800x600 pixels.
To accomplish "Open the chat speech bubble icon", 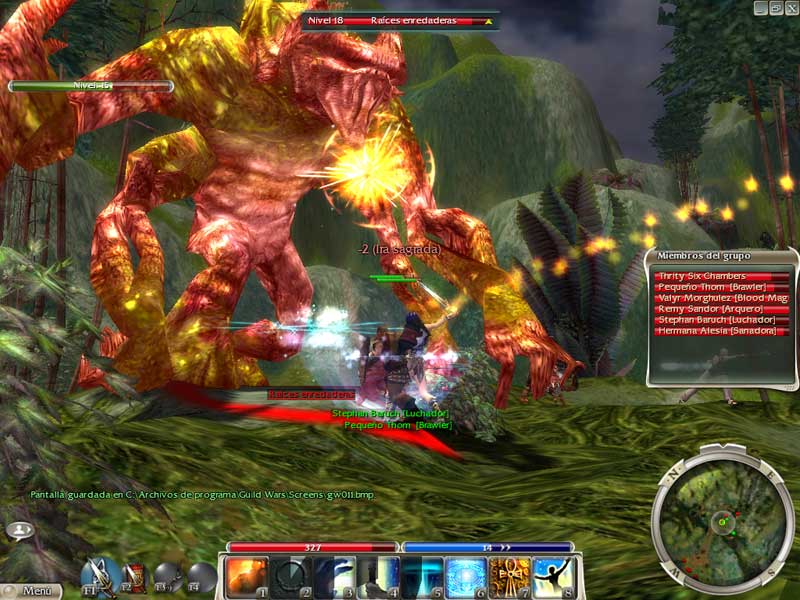I will pyautogui.click(x=19, y=529).
